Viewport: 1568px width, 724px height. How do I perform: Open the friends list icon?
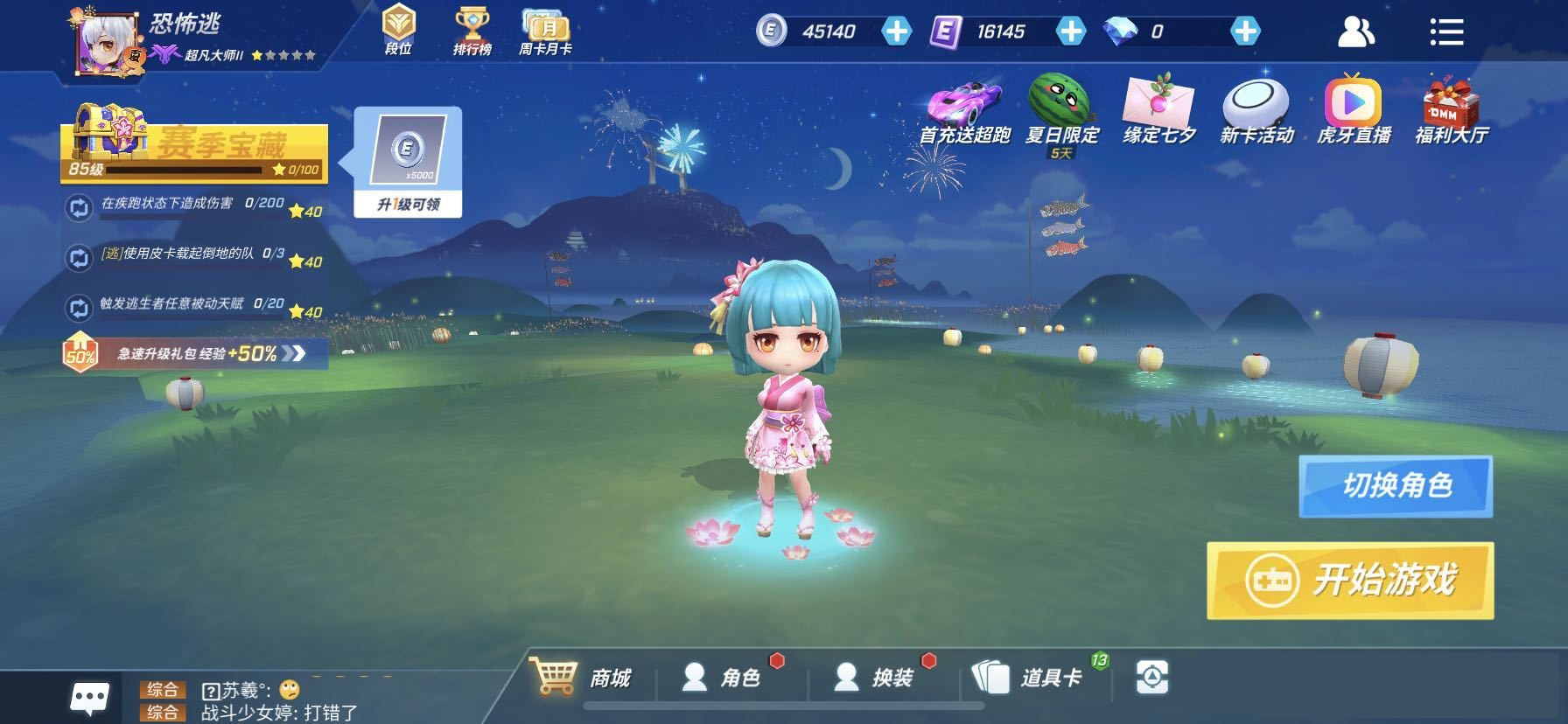1355,32
